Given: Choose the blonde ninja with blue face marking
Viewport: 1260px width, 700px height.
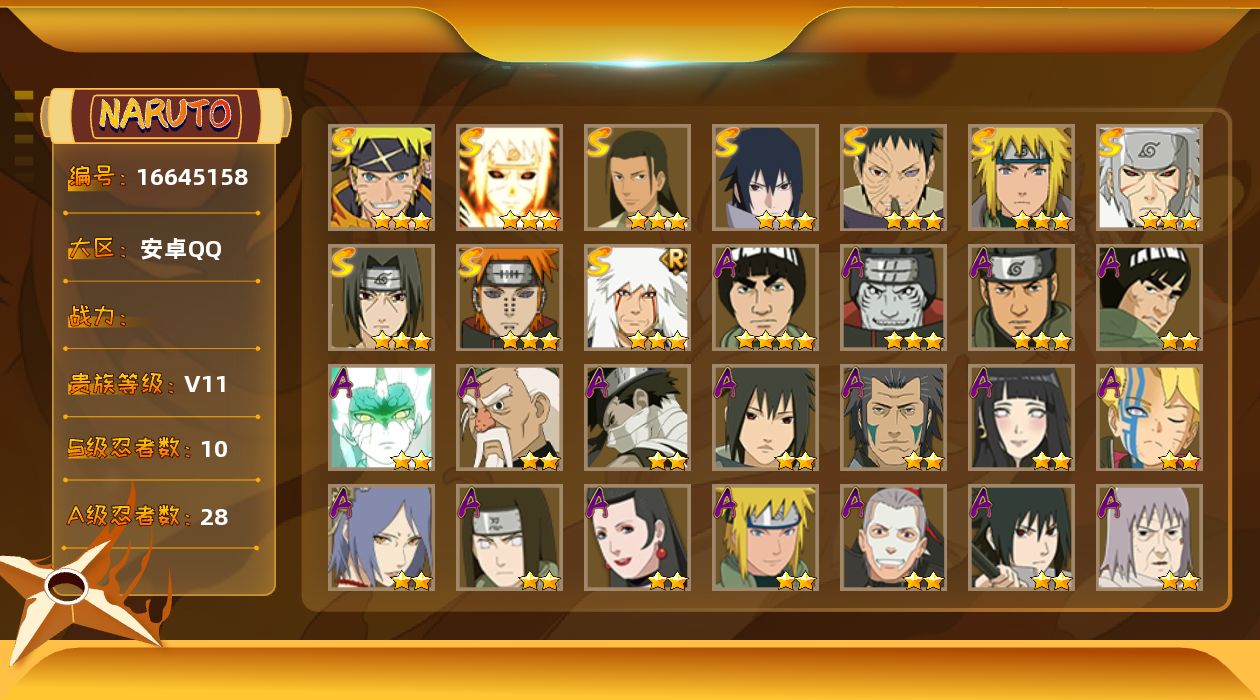Looking at the screenshot, I should 1149,418.
